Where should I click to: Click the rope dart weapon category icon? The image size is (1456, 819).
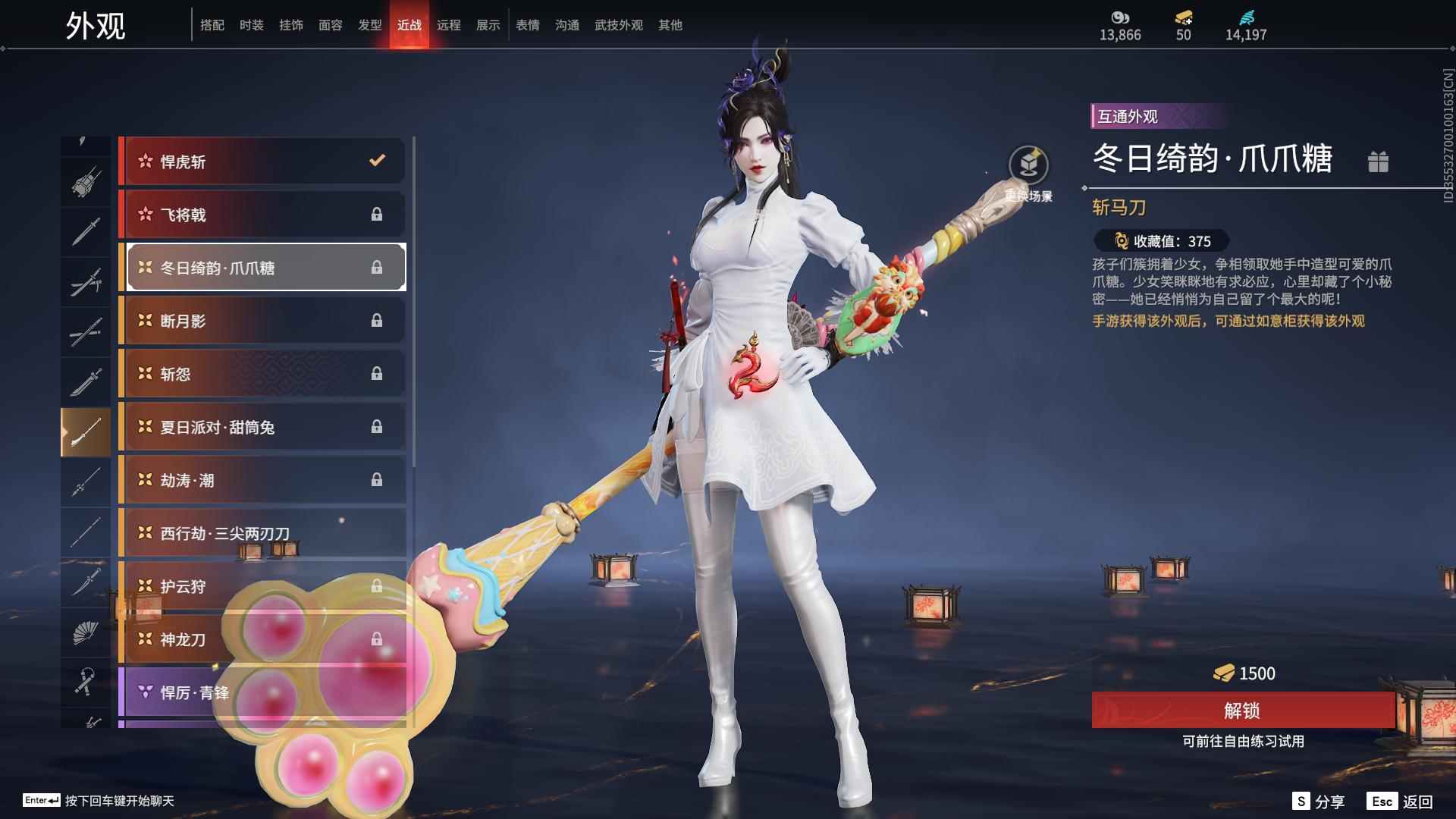pos(86,682)
